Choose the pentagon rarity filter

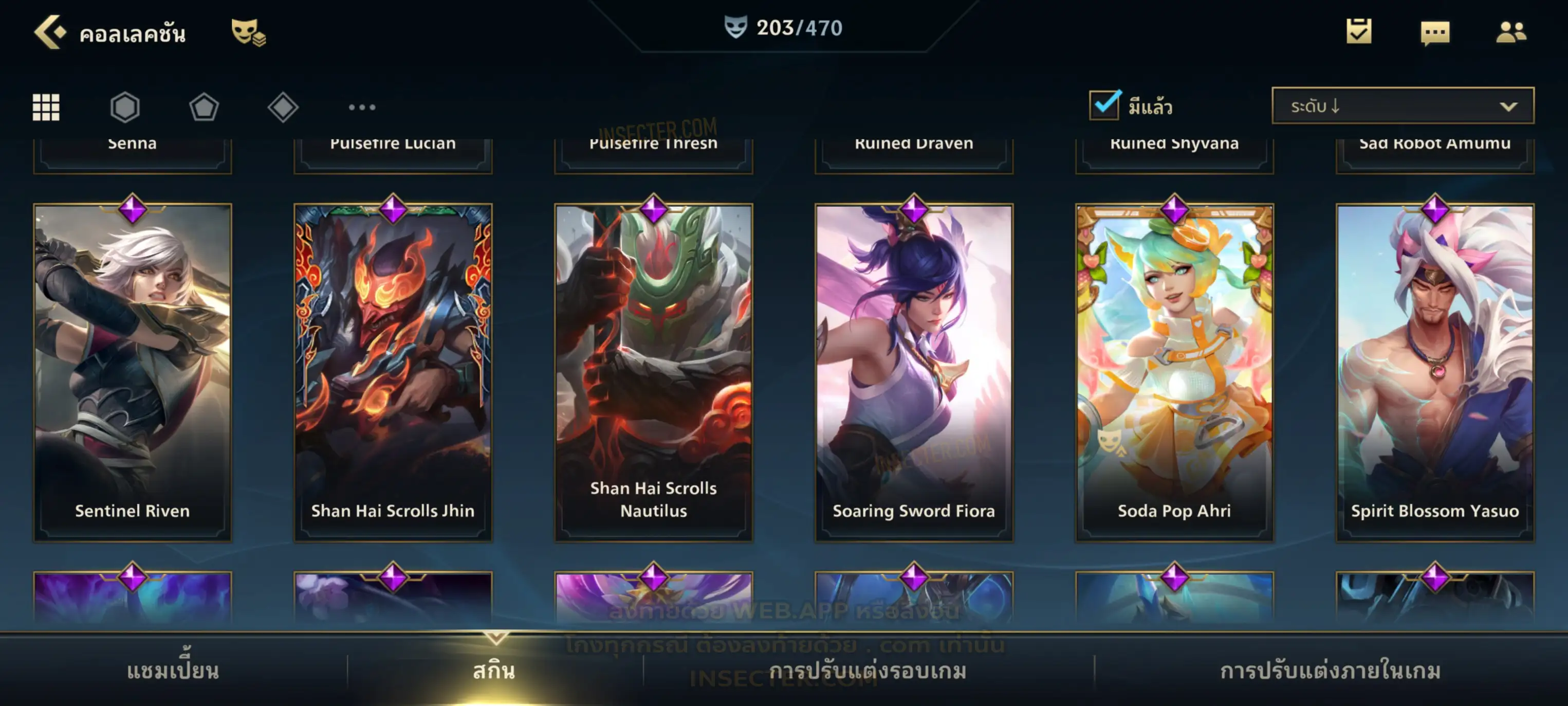click(x=204, y=107)
